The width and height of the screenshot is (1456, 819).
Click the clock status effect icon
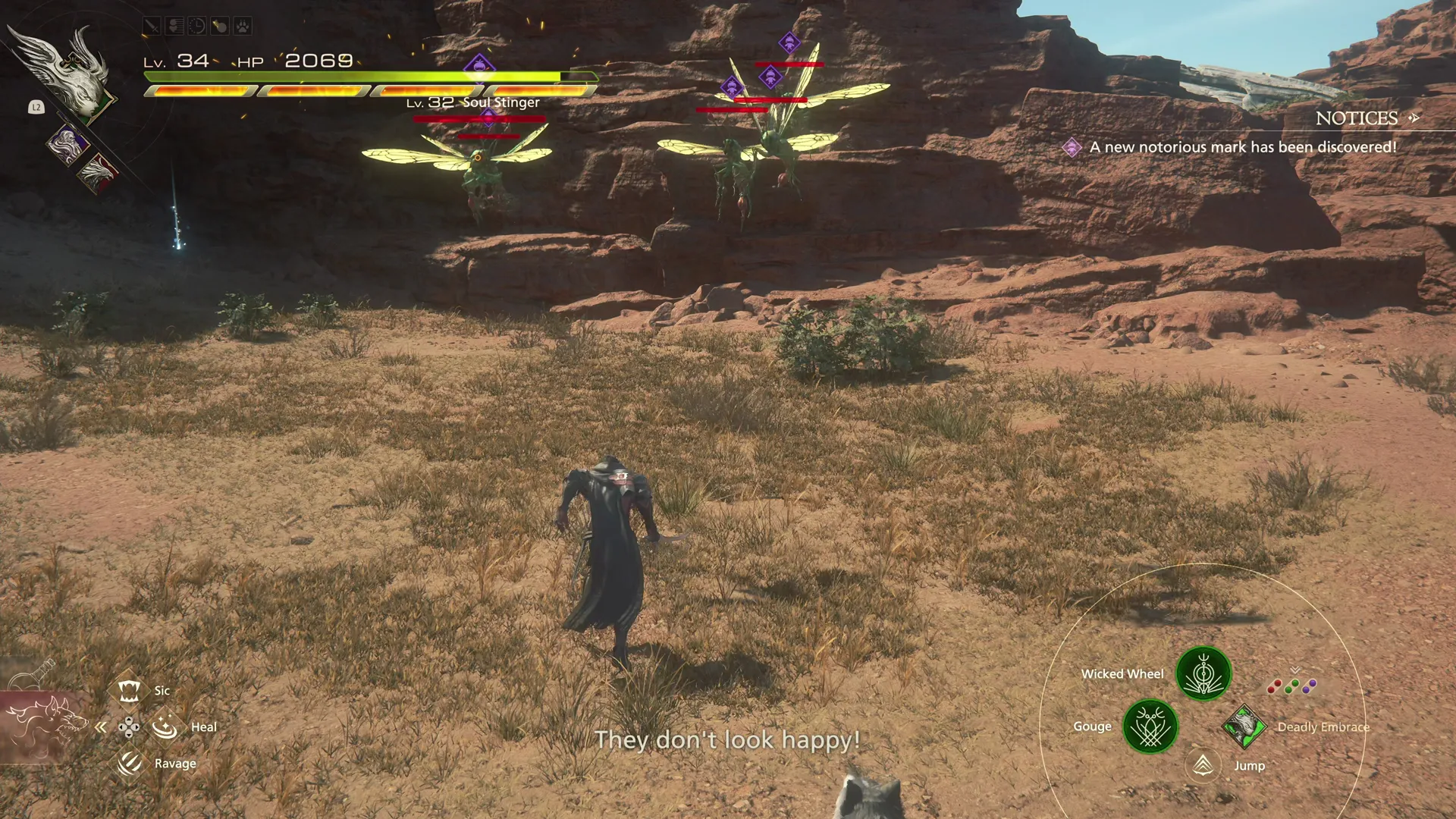pos(196,26)
